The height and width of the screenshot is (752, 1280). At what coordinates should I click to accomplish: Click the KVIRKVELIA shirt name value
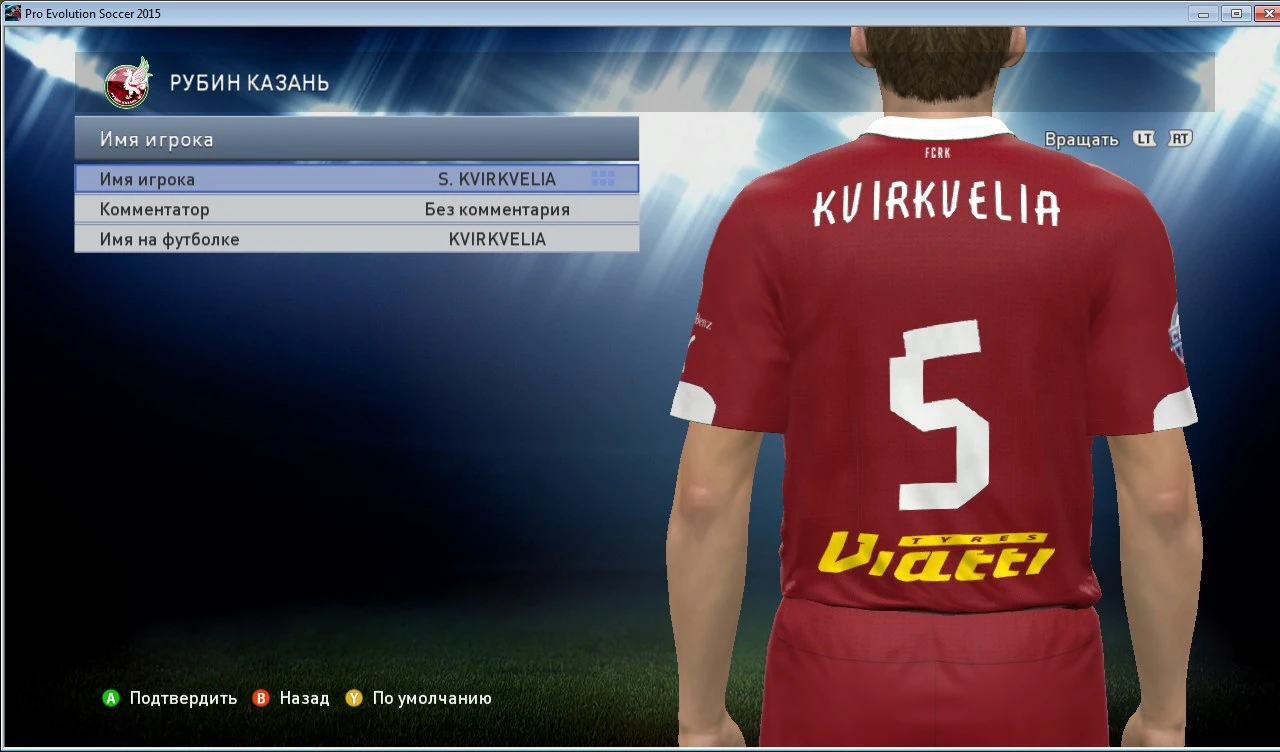click(x=496, y=239)
